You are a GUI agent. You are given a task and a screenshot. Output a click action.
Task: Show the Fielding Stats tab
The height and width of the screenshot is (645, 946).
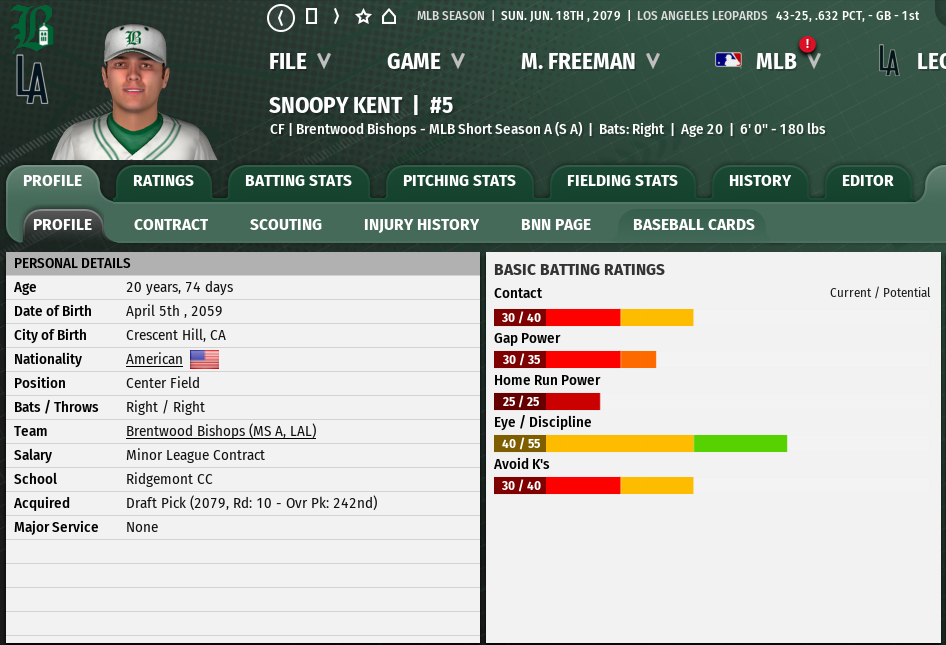click(622, 181)
